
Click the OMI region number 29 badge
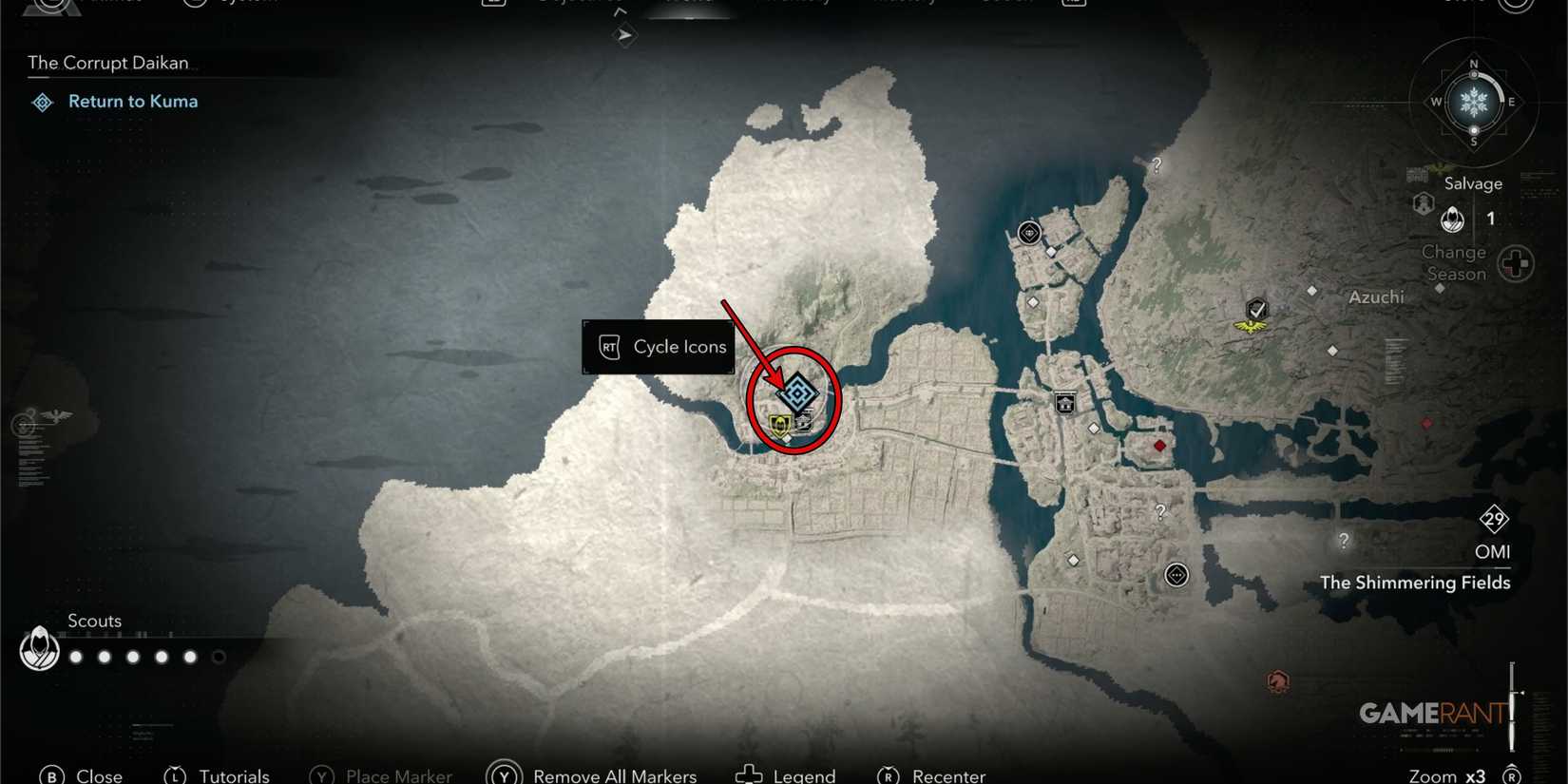point(1494,521)
